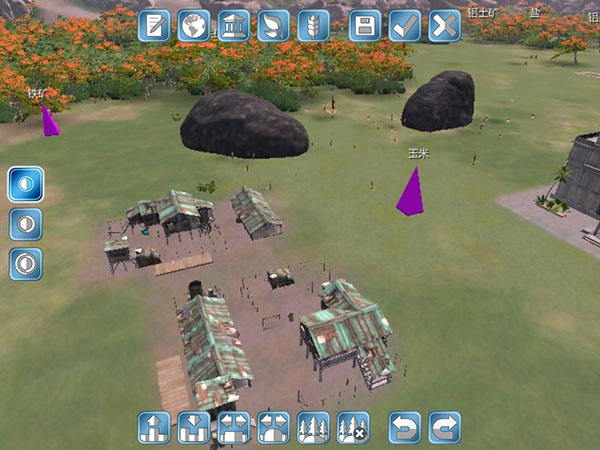Select the flatten terrain tool with outward arrows

point(233,427)
